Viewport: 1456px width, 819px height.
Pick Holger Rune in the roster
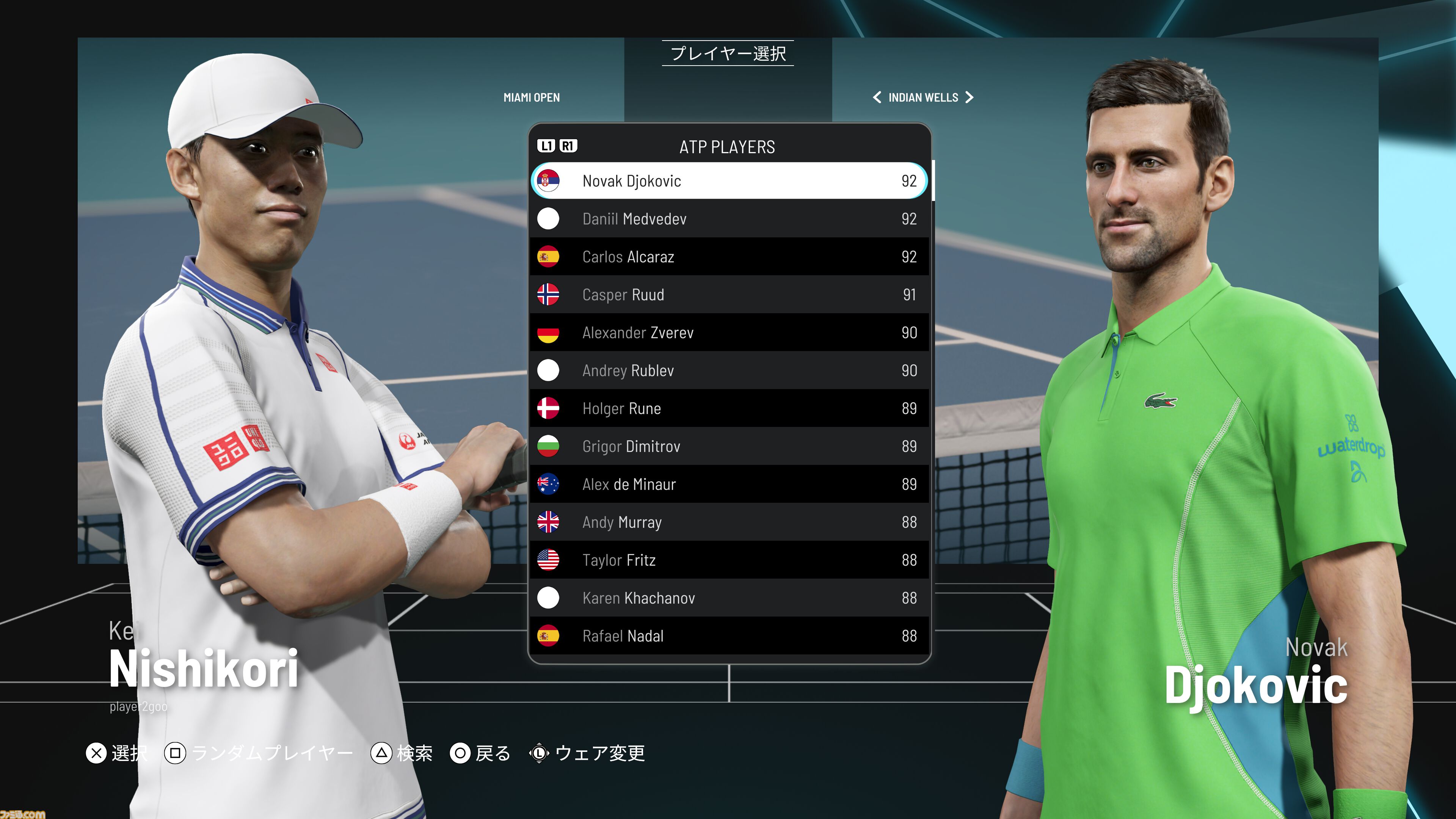pos(728,408)
